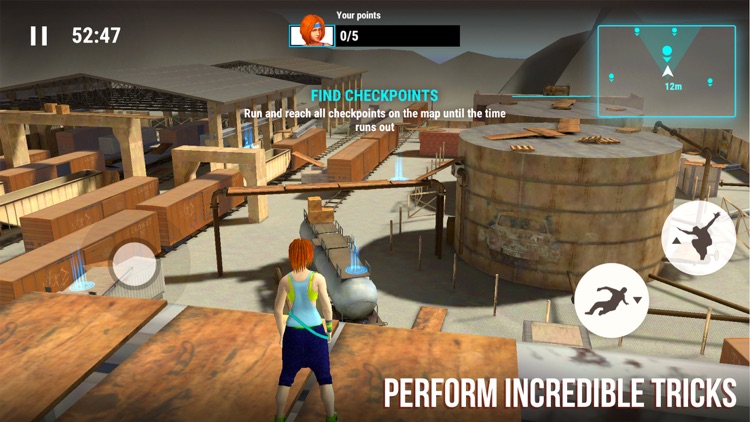The width and height of the screenshot is (750, 422).
Task: Select the red-haired character portrait
Action: pyautogui.click(x=311, y=31)
